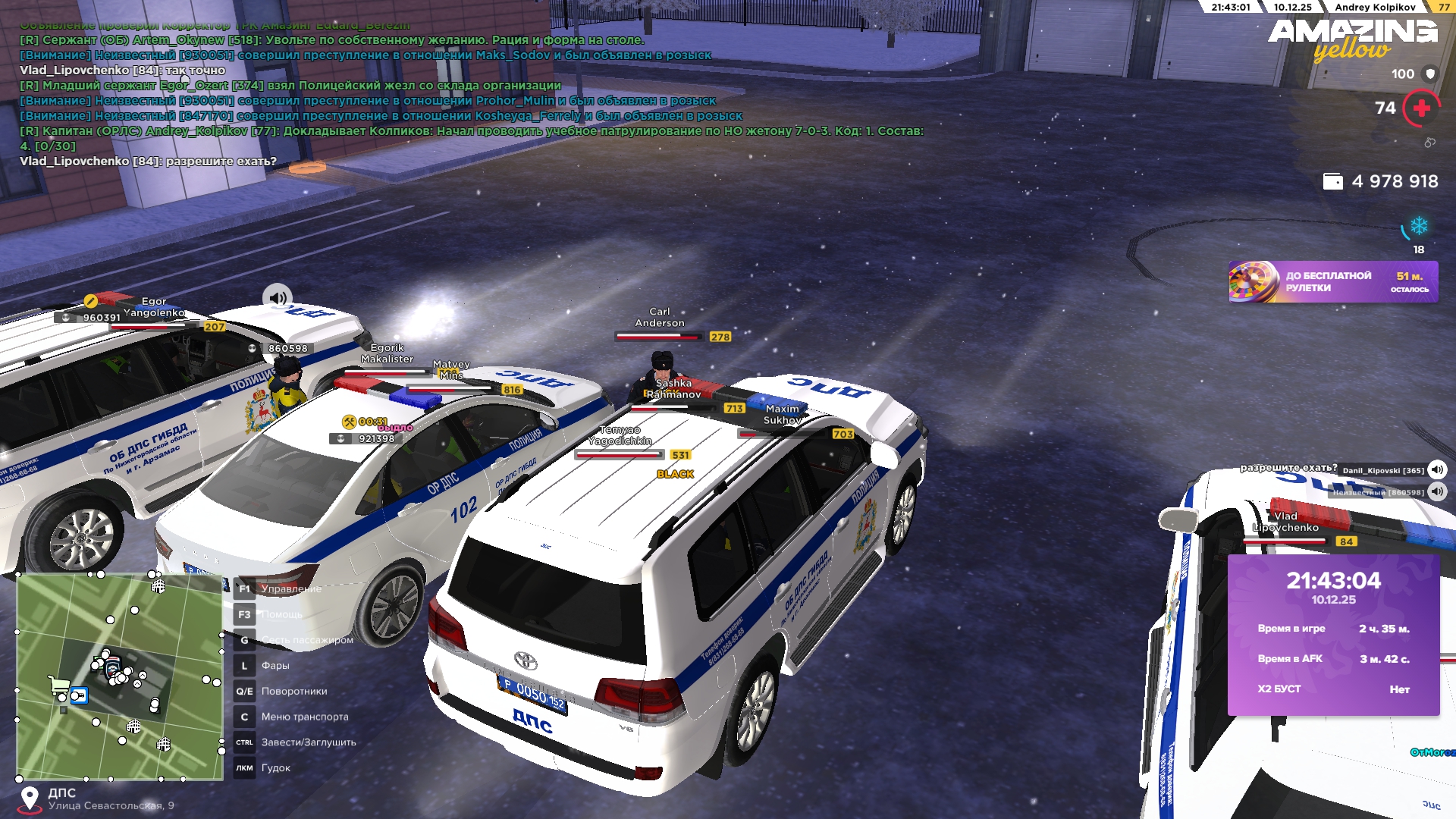Image resolution: width=1456 pixels, height=819 pixels.
Task: Click the location pin next to ДПС
Action: coord(30,799)
